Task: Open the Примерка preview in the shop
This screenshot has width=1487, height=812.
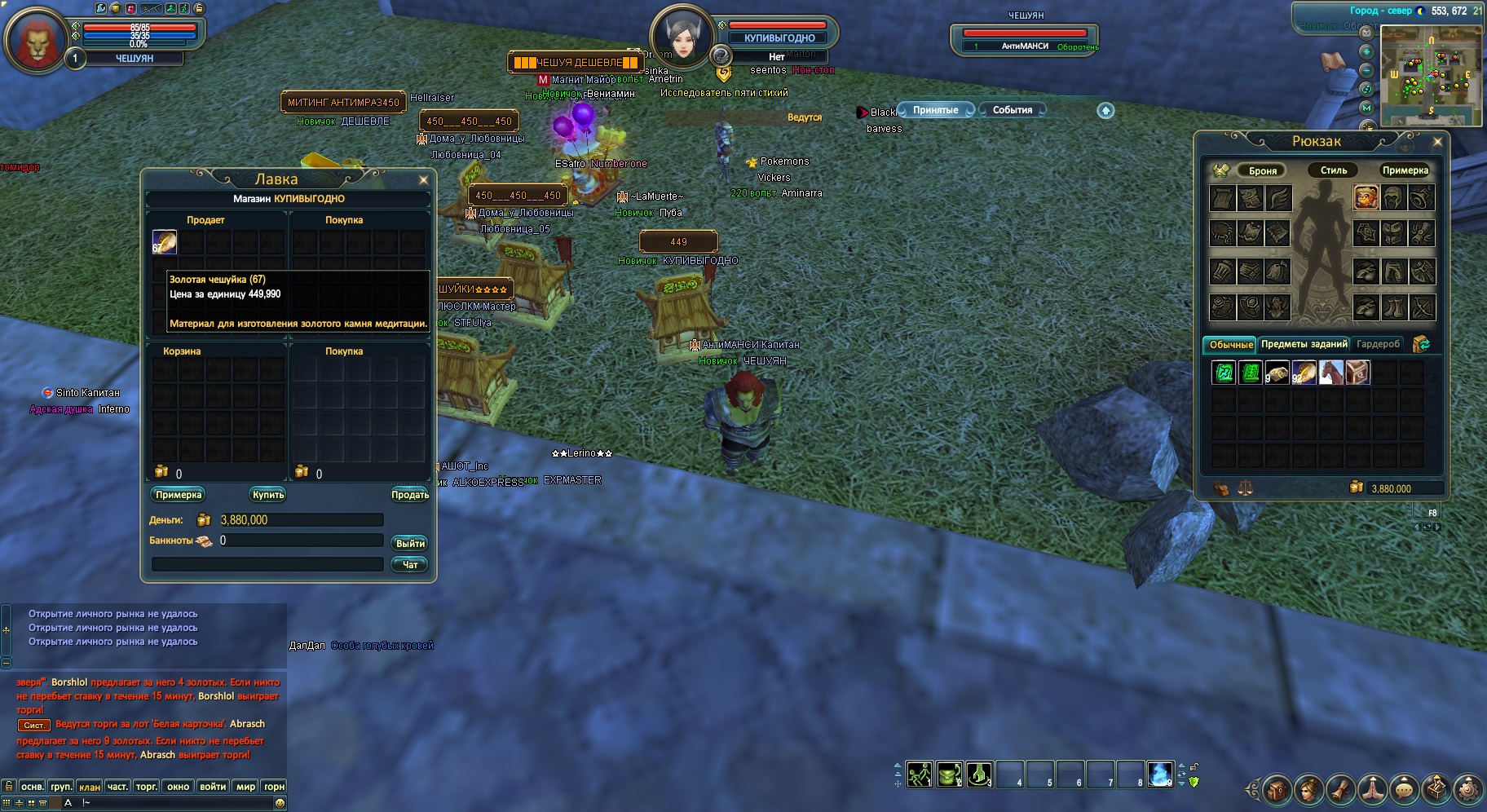Action: pyautogui.click(x=179, y=495)
